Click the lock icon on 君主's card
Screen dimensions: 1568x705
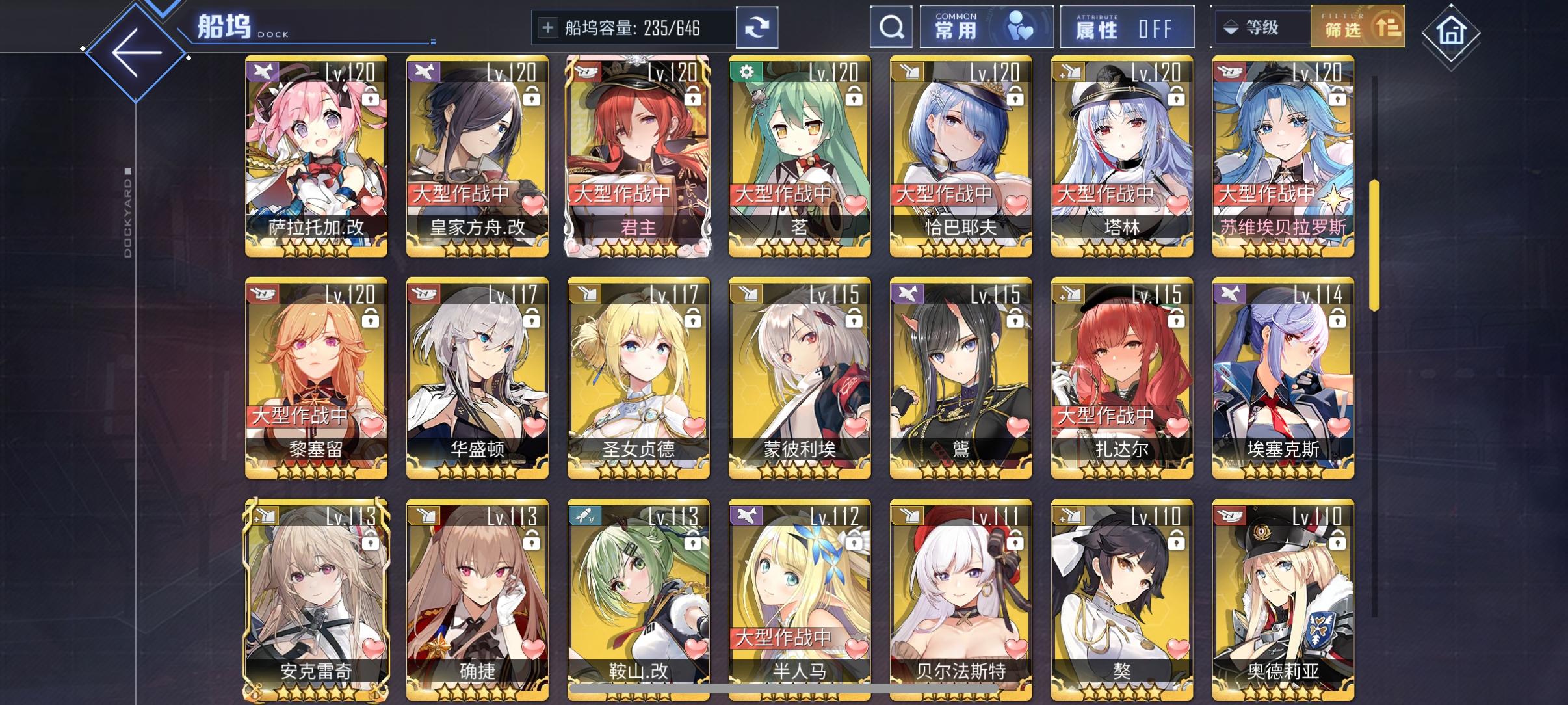(694, 98)
